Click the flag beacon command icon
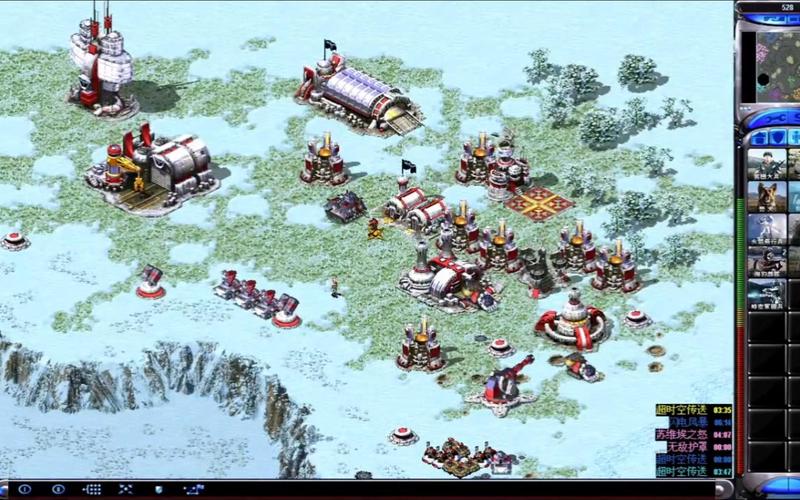 193,489
